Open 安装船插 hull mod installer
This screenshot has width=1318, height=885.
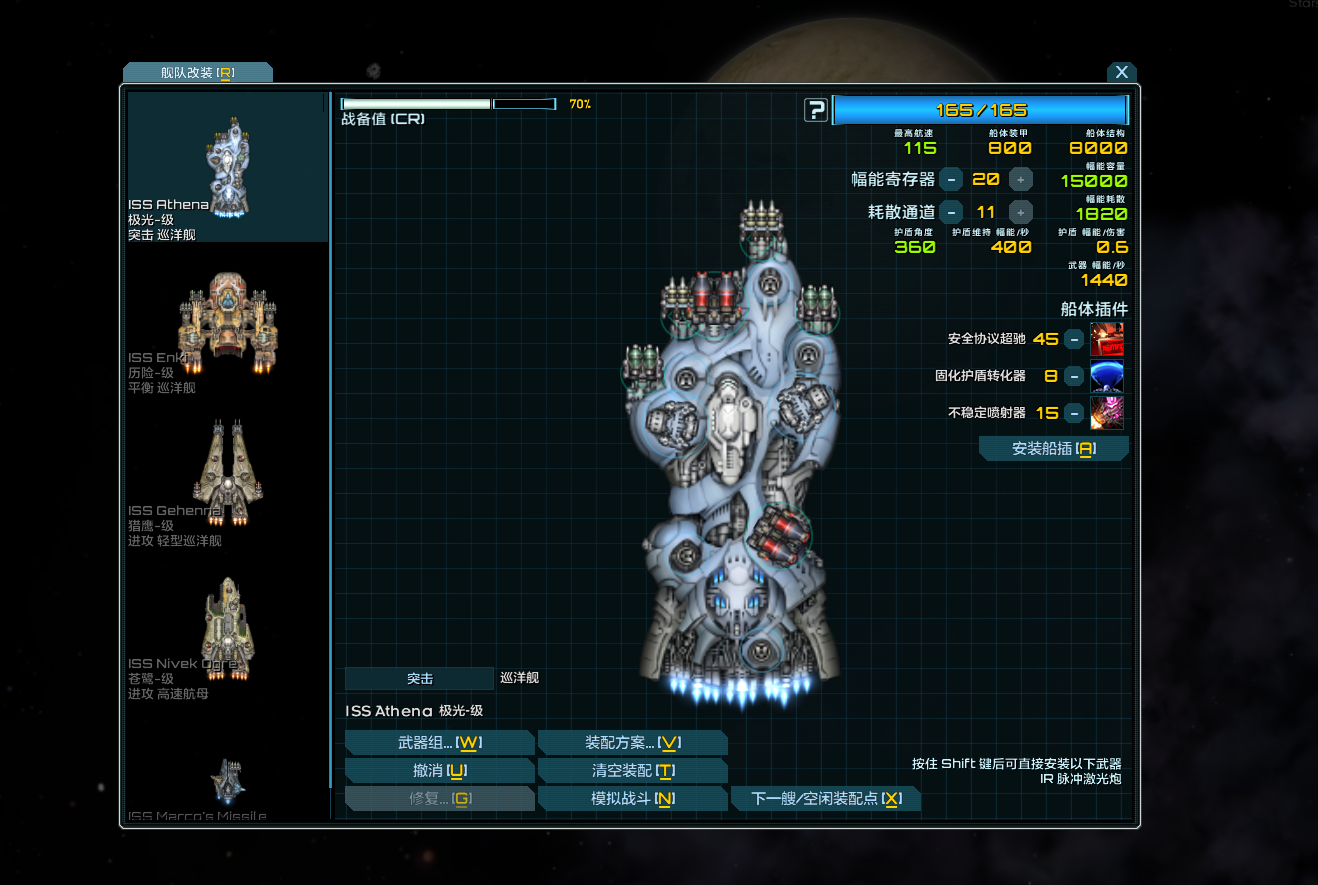(1053, 449)
